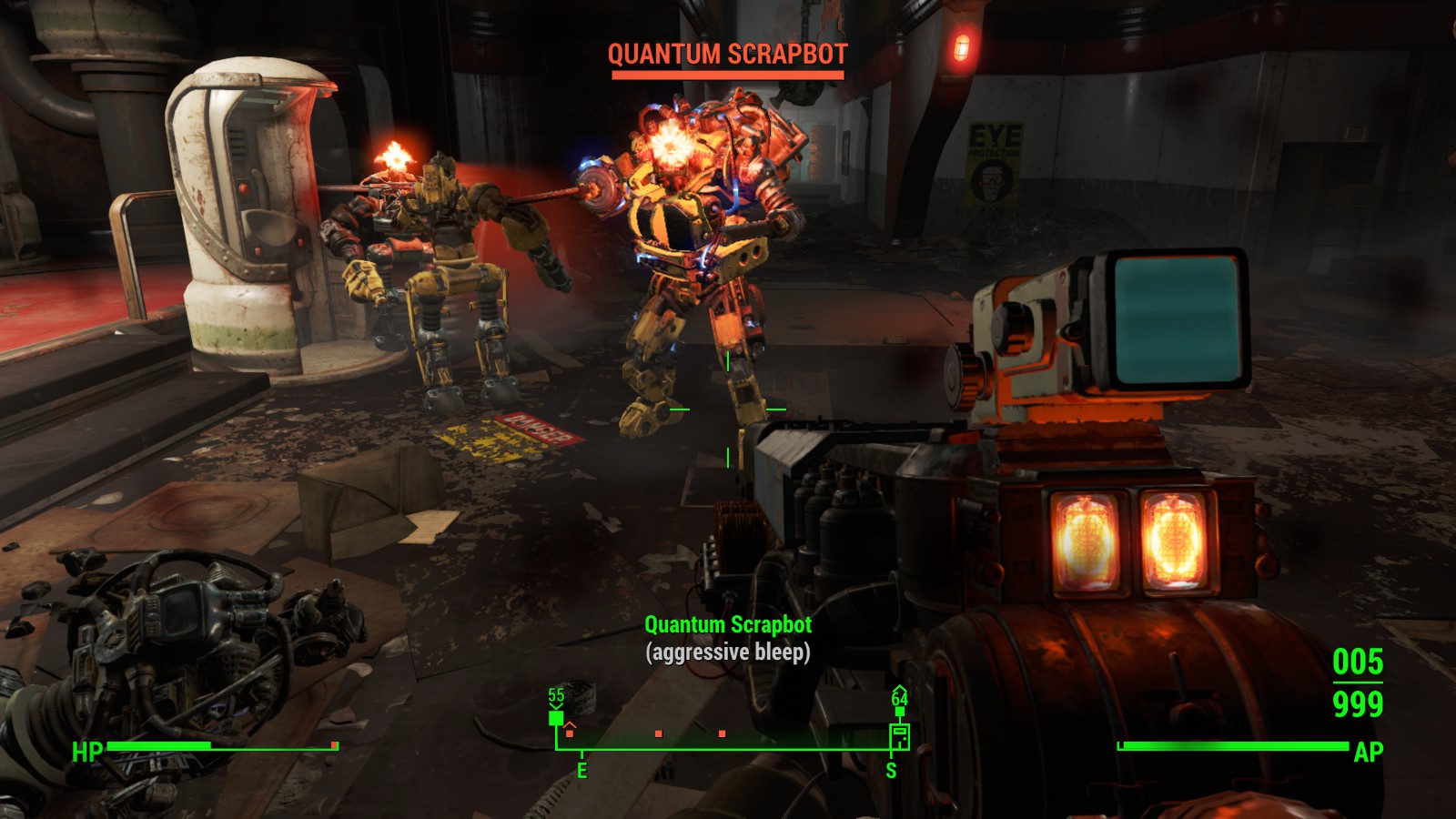Click the compass bar
1456x819 pixels.
[728, 748]
